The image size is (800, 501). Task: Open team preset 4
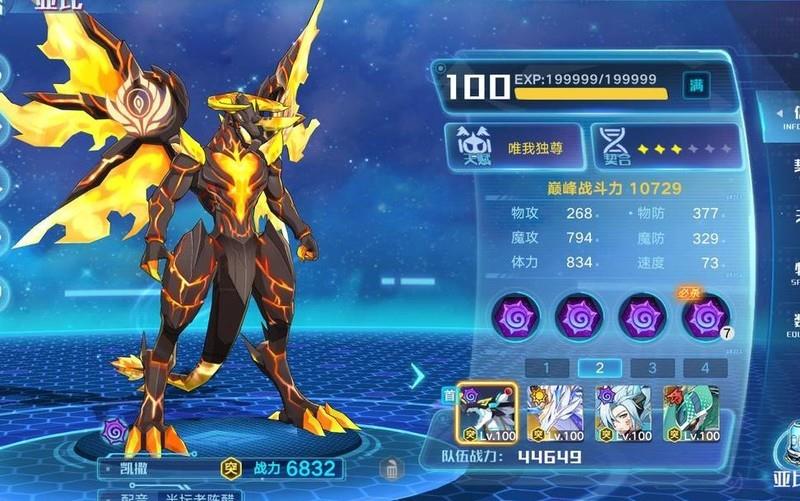click(704, 368)
